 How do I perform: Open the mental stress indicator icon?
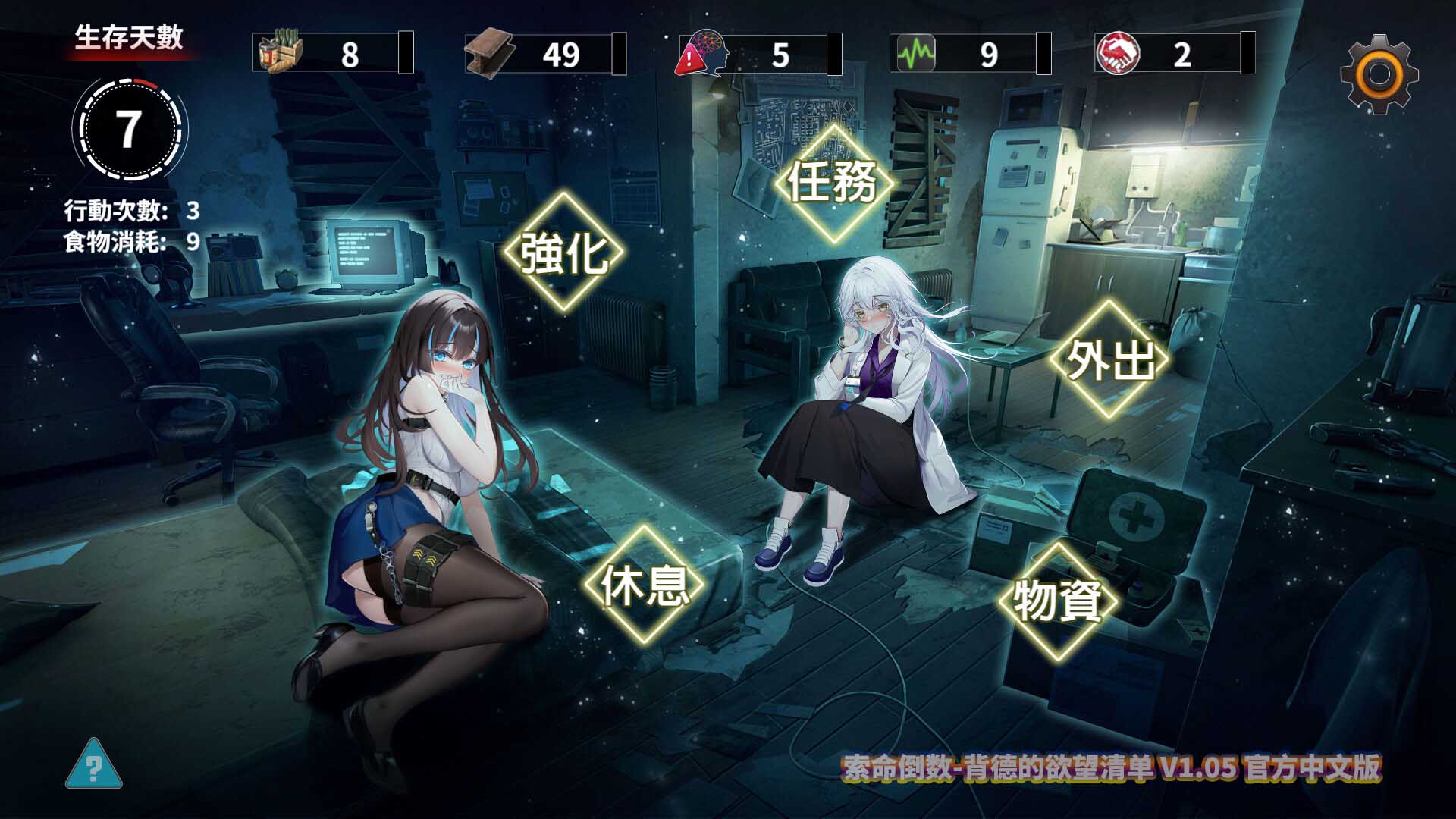tap(708, 53)
